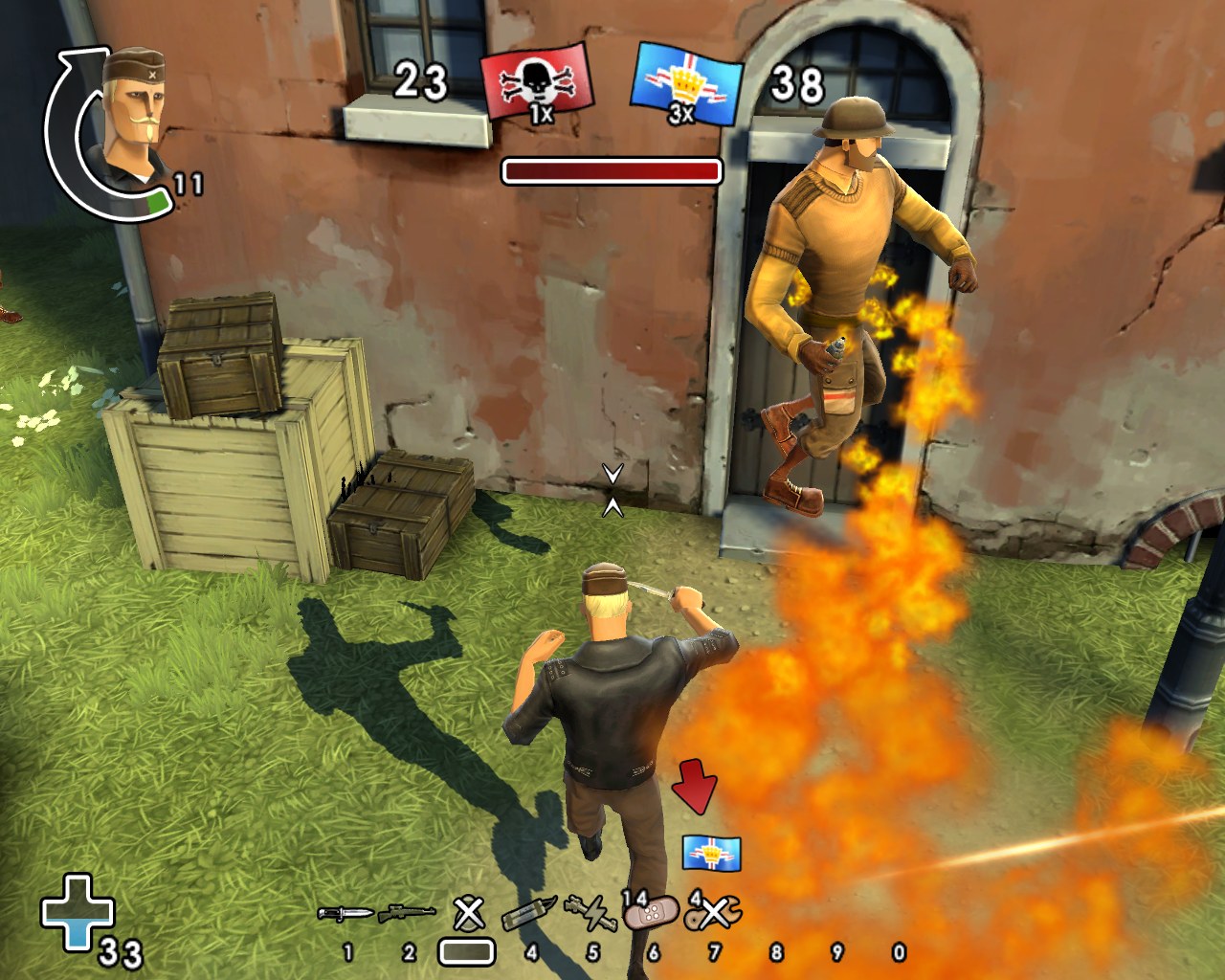Use the bandage healing item
The height and width of the screenshot is (980, 1225).
652,914
